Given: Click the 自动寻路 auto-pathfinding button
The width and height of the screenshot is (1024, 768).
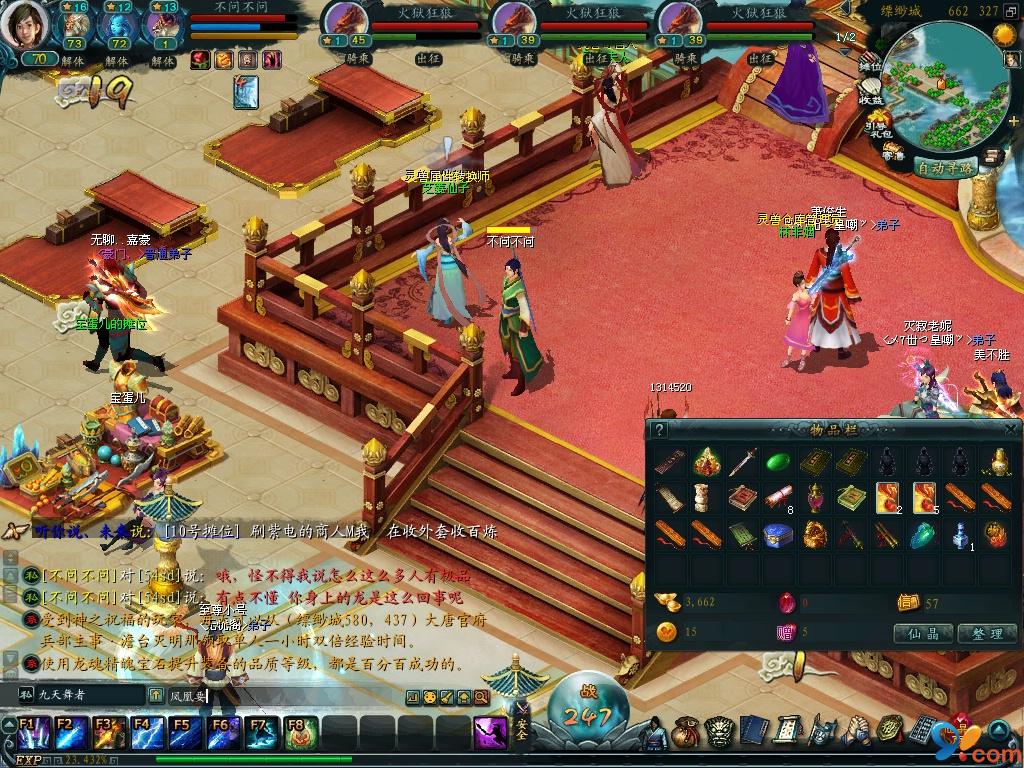Looking at the screenshot, I should click(x=945, y=167).
